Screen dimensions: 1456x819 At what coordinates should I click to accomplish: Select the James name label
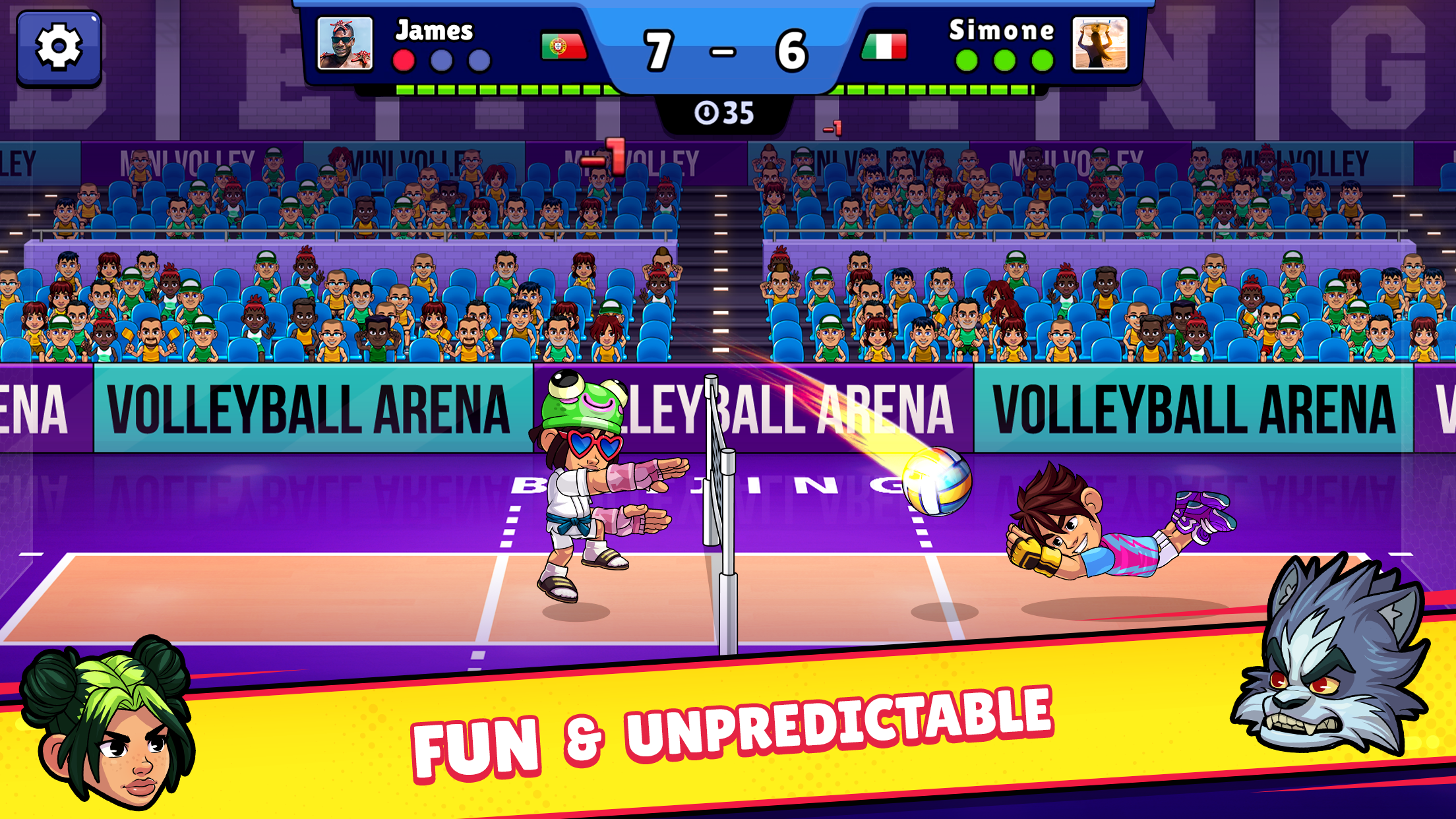433,30
